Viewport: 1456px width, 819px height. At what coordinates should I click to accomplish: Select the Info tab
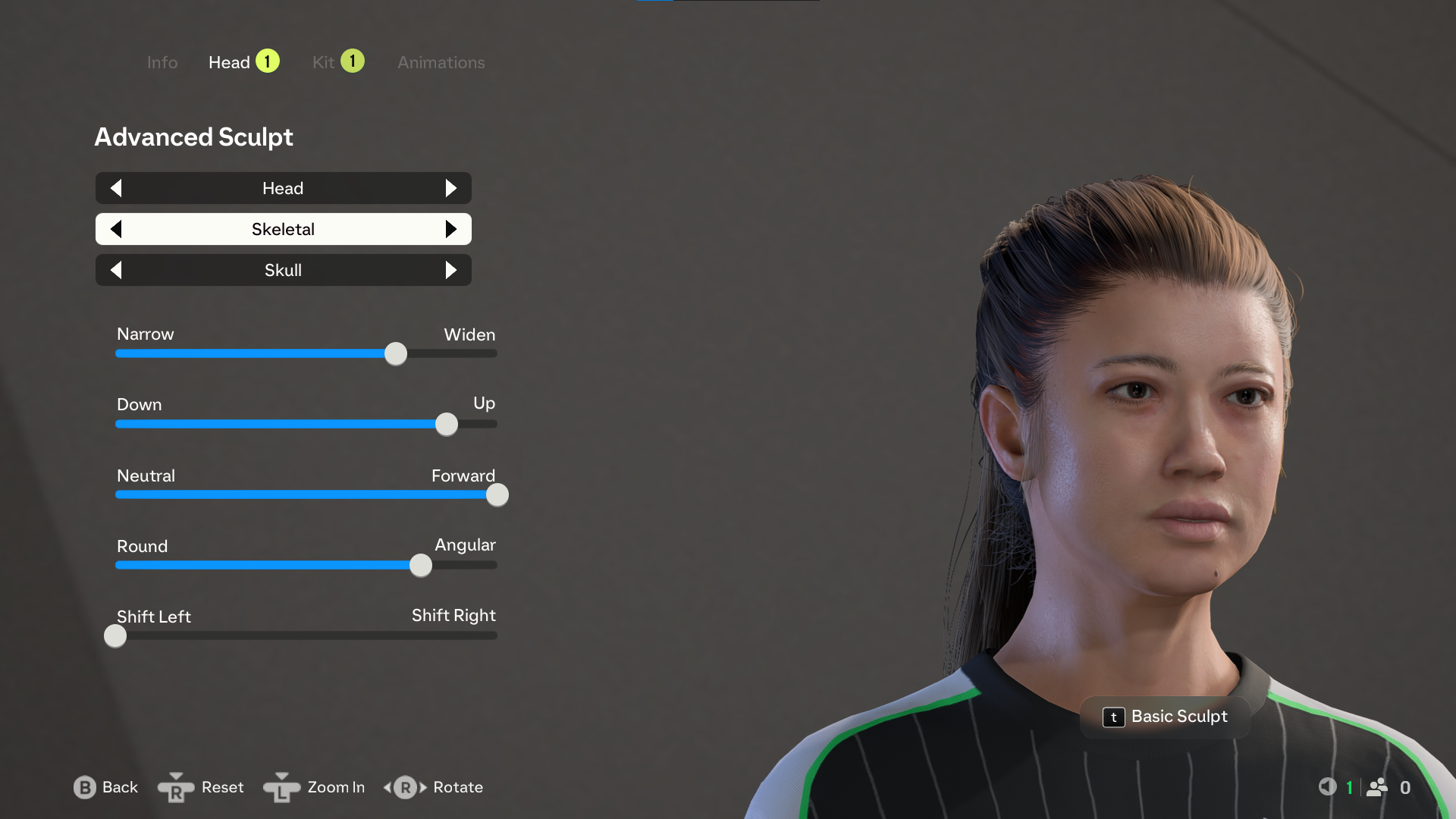click(x=162, y=62)
